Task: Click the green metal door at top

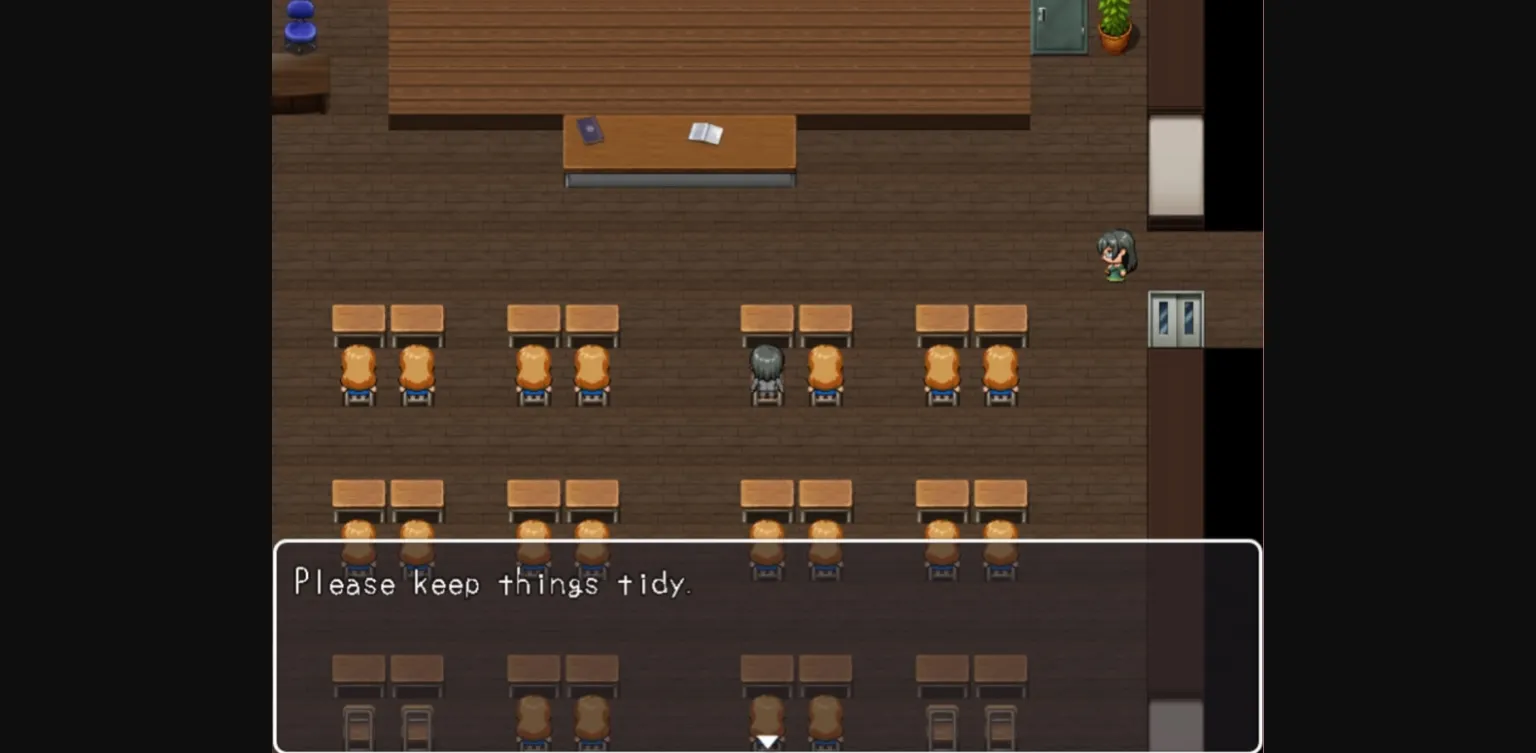Action: pyautogui.click(x=1058, y=24)
